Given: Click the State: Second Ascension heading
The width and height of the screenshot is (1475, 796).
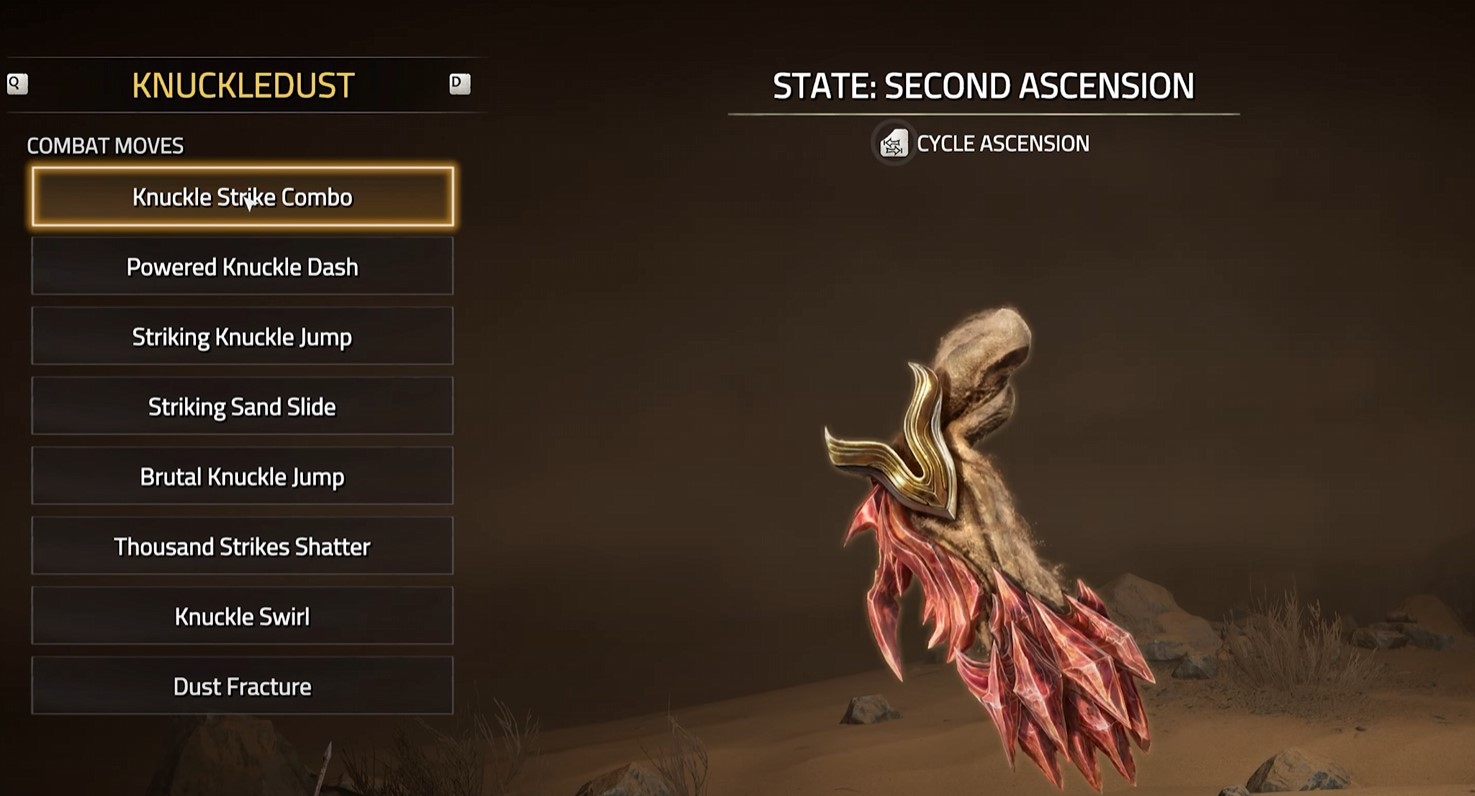Looking at the screenshot, I should (983, 86).
